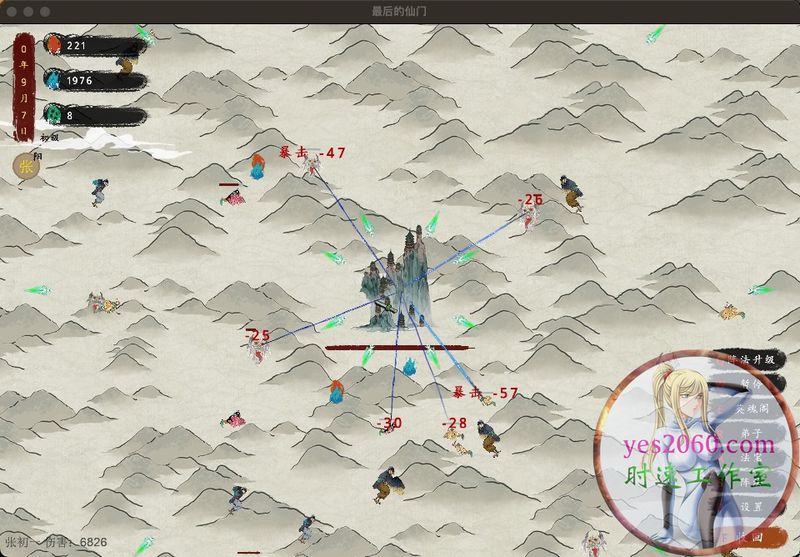Open the 英魂阁 hero hall
Screen dimensions: 800x557
(x=754, y=409)
